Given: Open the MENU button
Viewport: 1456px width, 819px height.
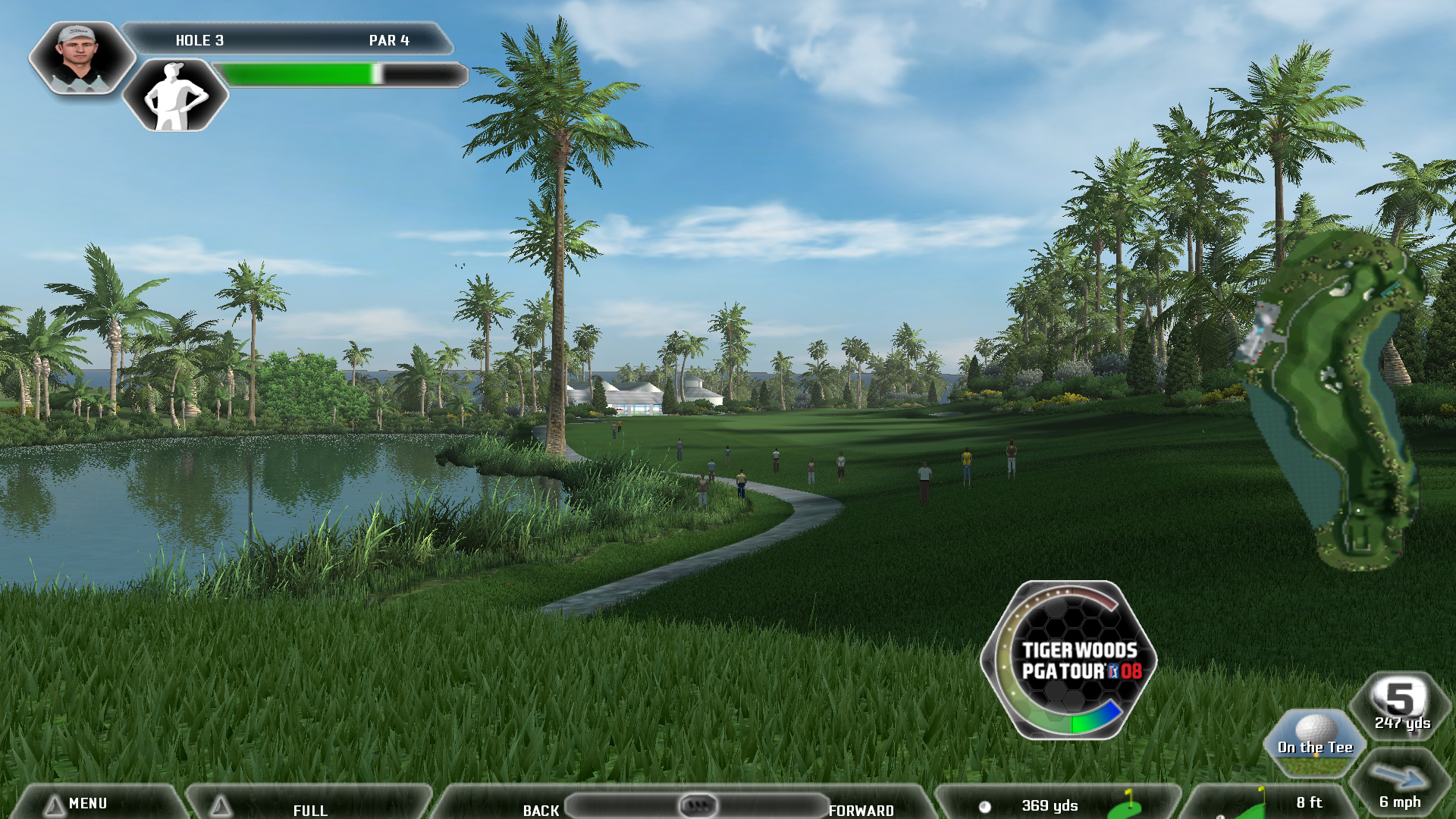Looking at the screenshot, I should (87, 803).
